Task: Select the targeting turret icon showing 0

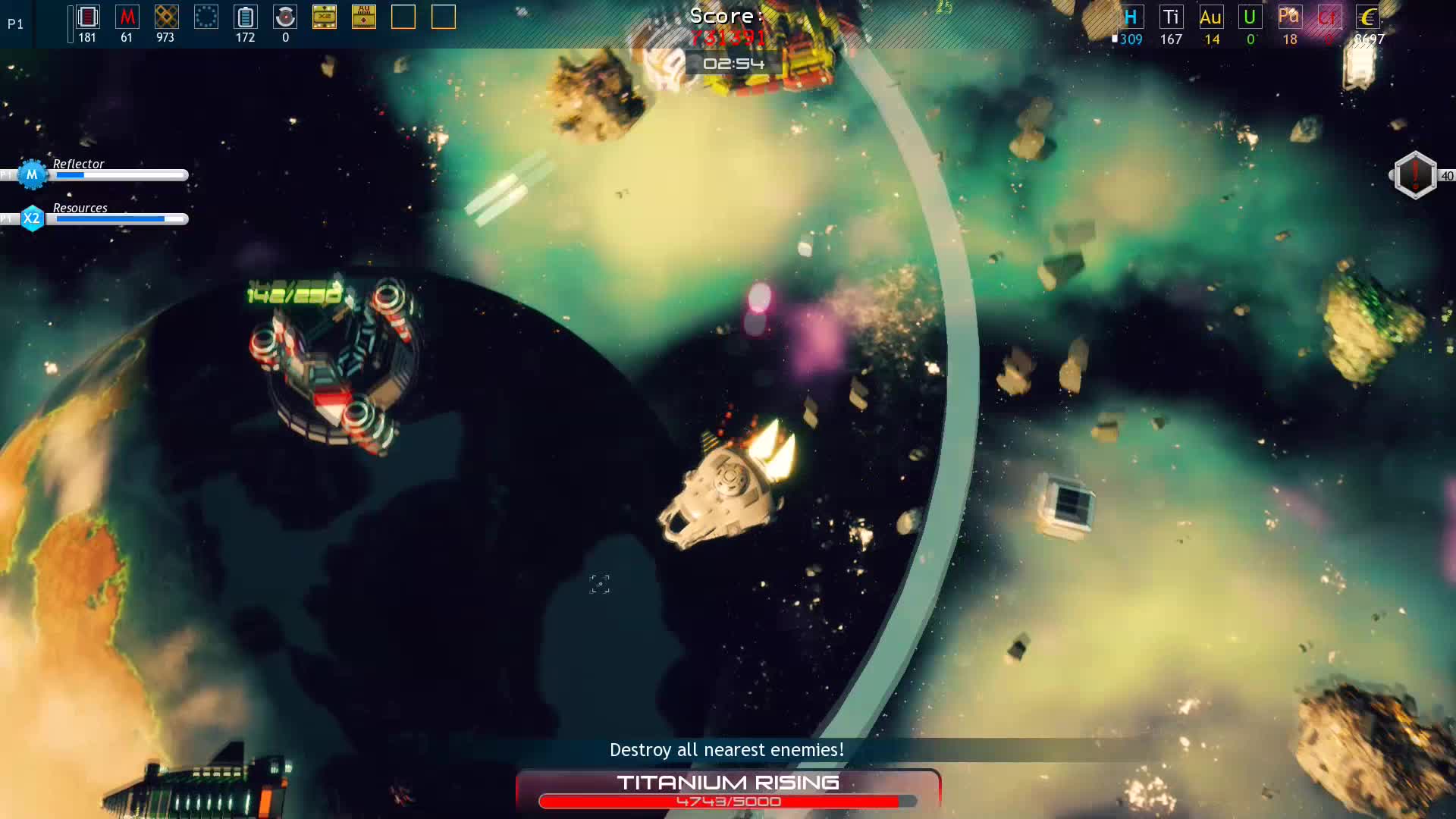Action: (284, 17)
